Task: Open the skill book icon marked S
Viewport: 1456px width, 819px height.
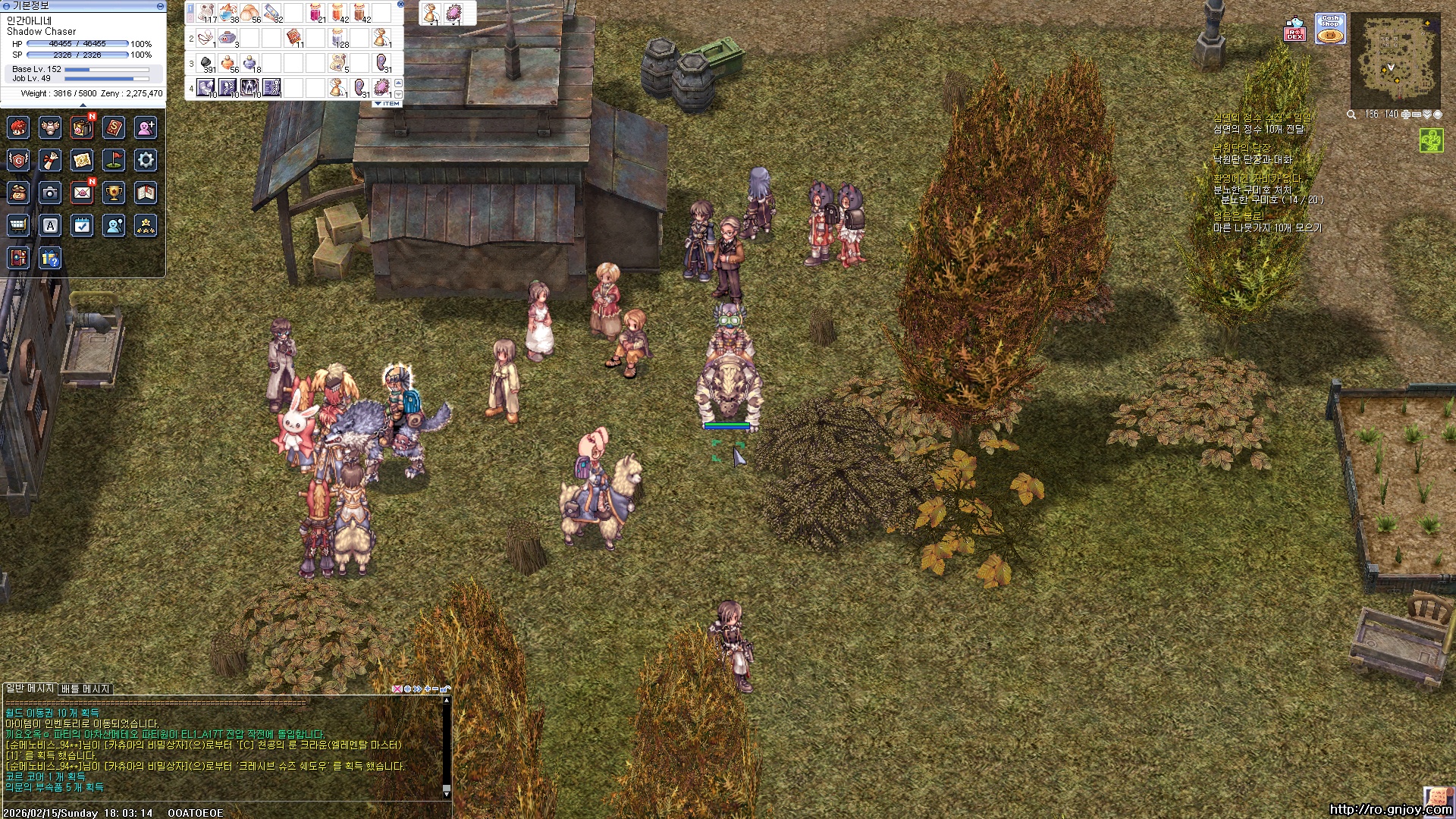Action: pos(114,127)
